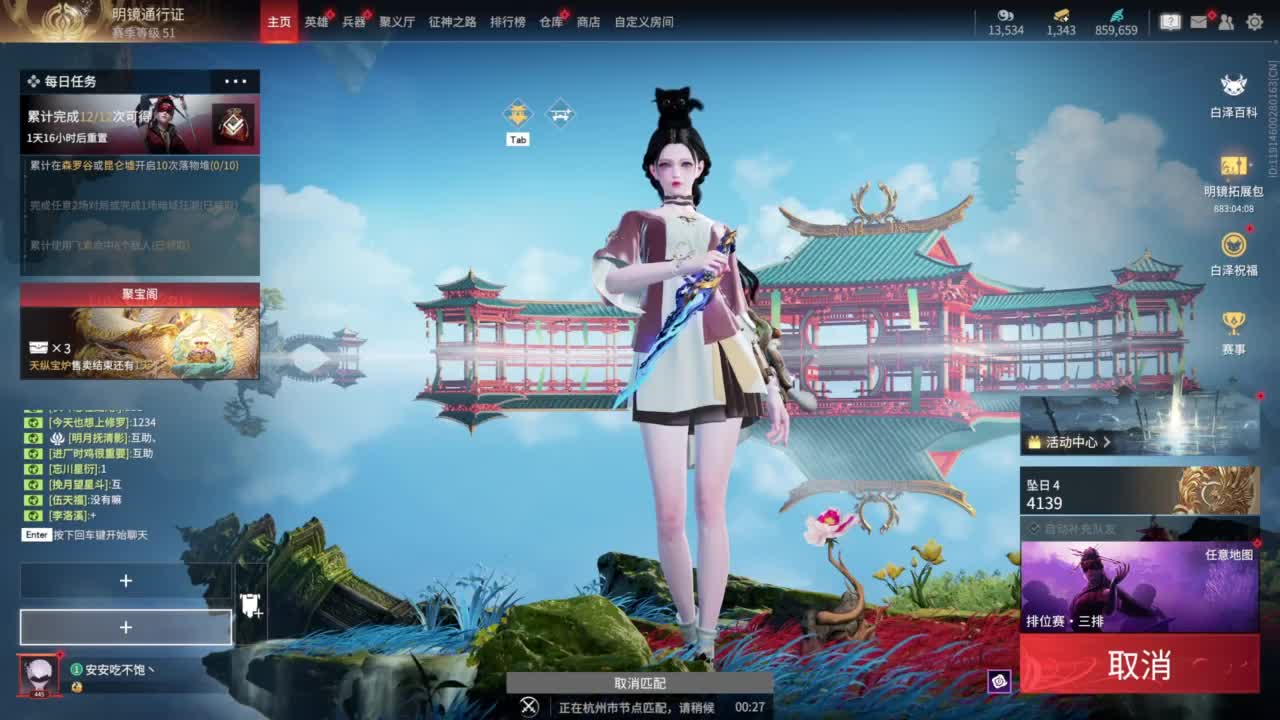Click the settings gear icon

pos(1255,22)
